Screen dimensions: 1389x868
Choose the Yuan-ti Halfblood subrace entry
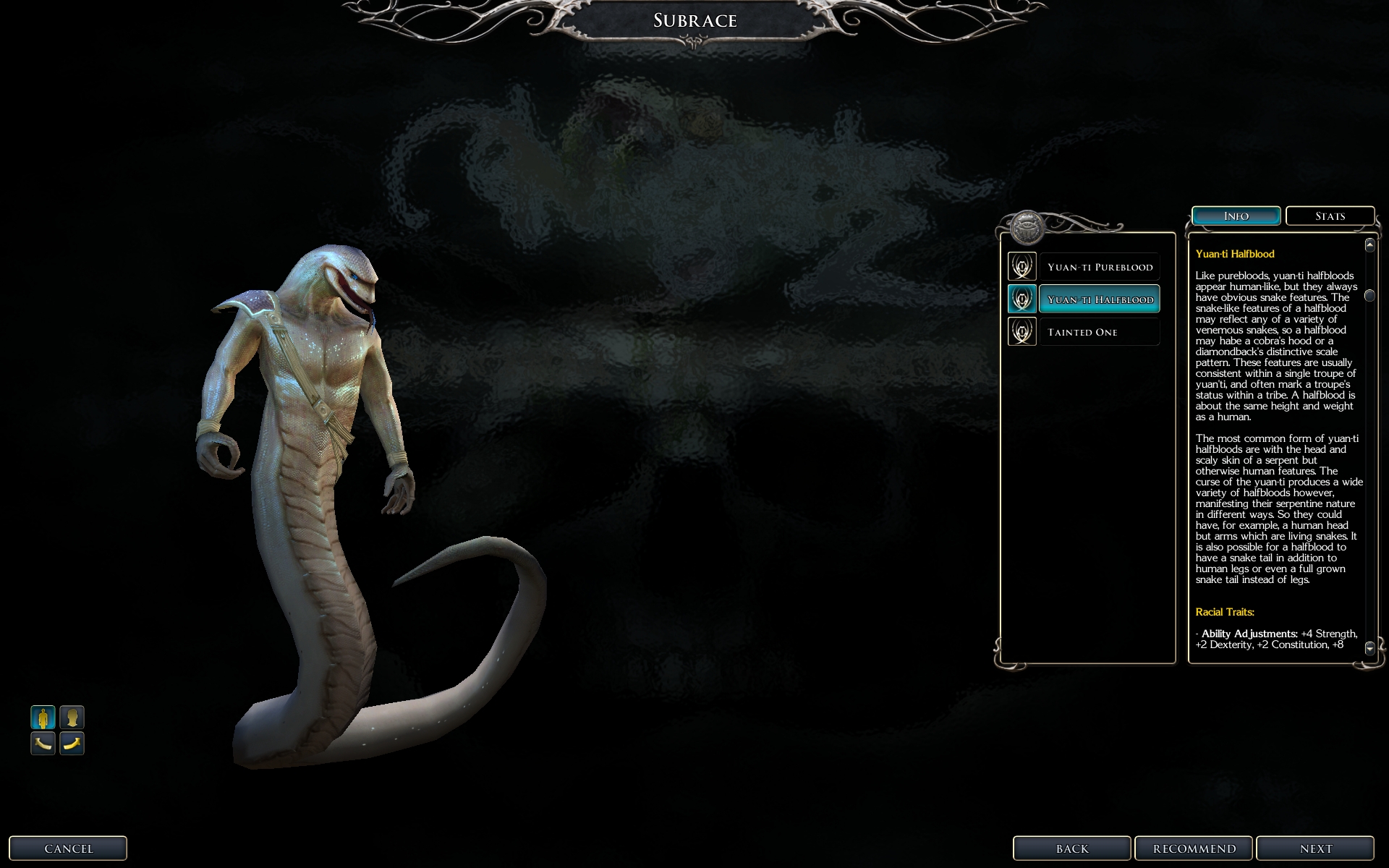click(1099, 299)
